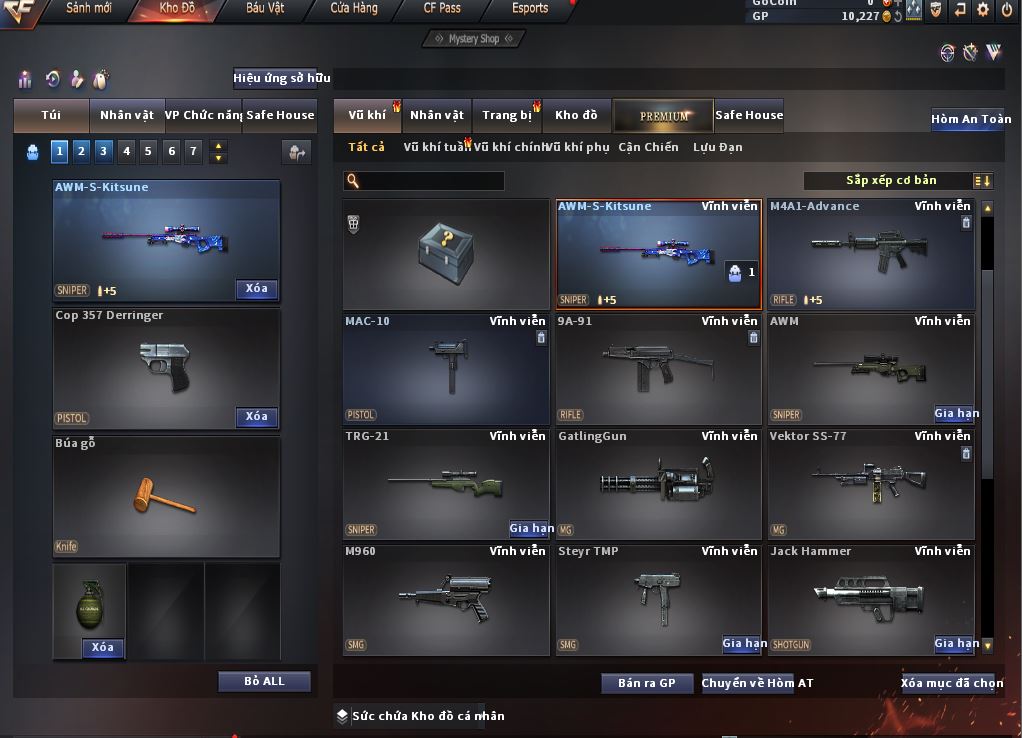Select the M4A1-Advance rifle
1022x738 pixels.
[870, 255]
